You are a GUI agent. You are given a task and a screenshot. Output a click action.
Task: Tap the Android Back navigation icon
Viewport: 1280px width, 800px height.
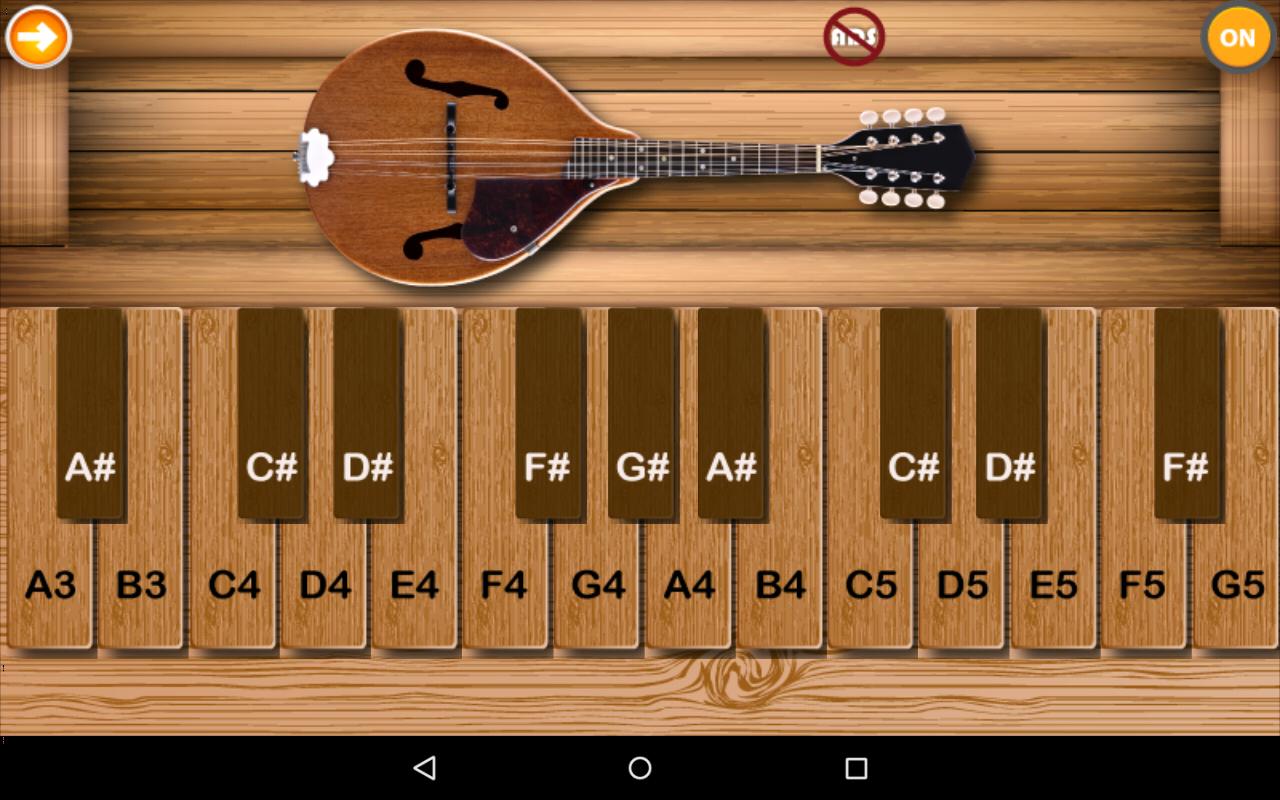coord(426,768)
